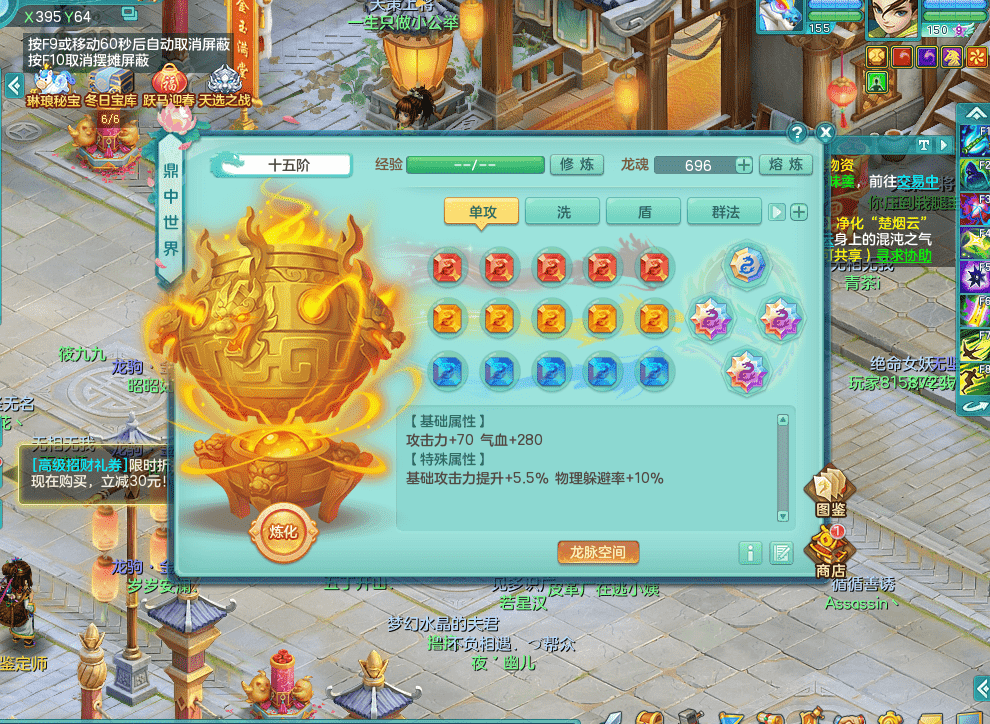Switch to the 单攻 tab
The image size is (990, 724).
[482, 211]
